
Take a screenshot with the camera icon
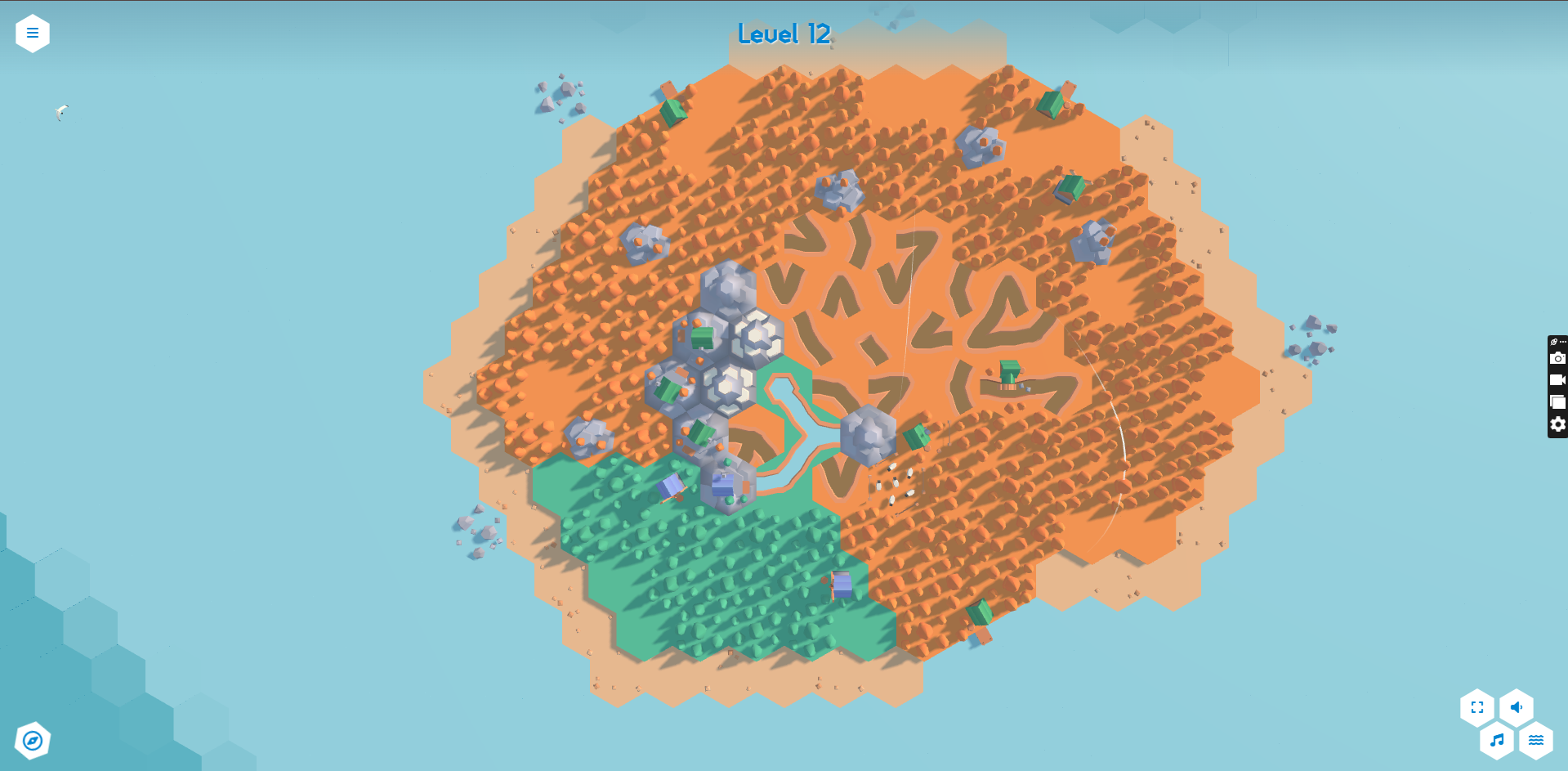click(x=1558, y=358)
